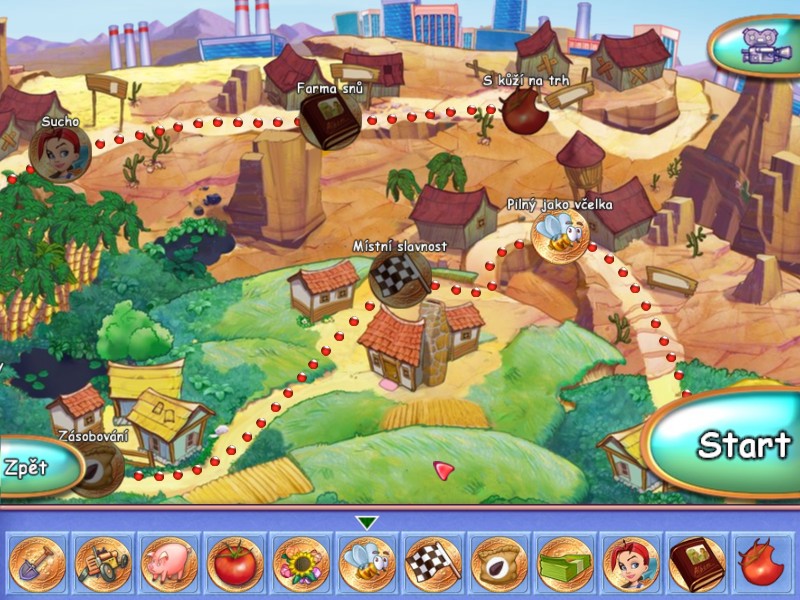
Task: Open the brown book icon in the bar
Action: coord(697,561)
